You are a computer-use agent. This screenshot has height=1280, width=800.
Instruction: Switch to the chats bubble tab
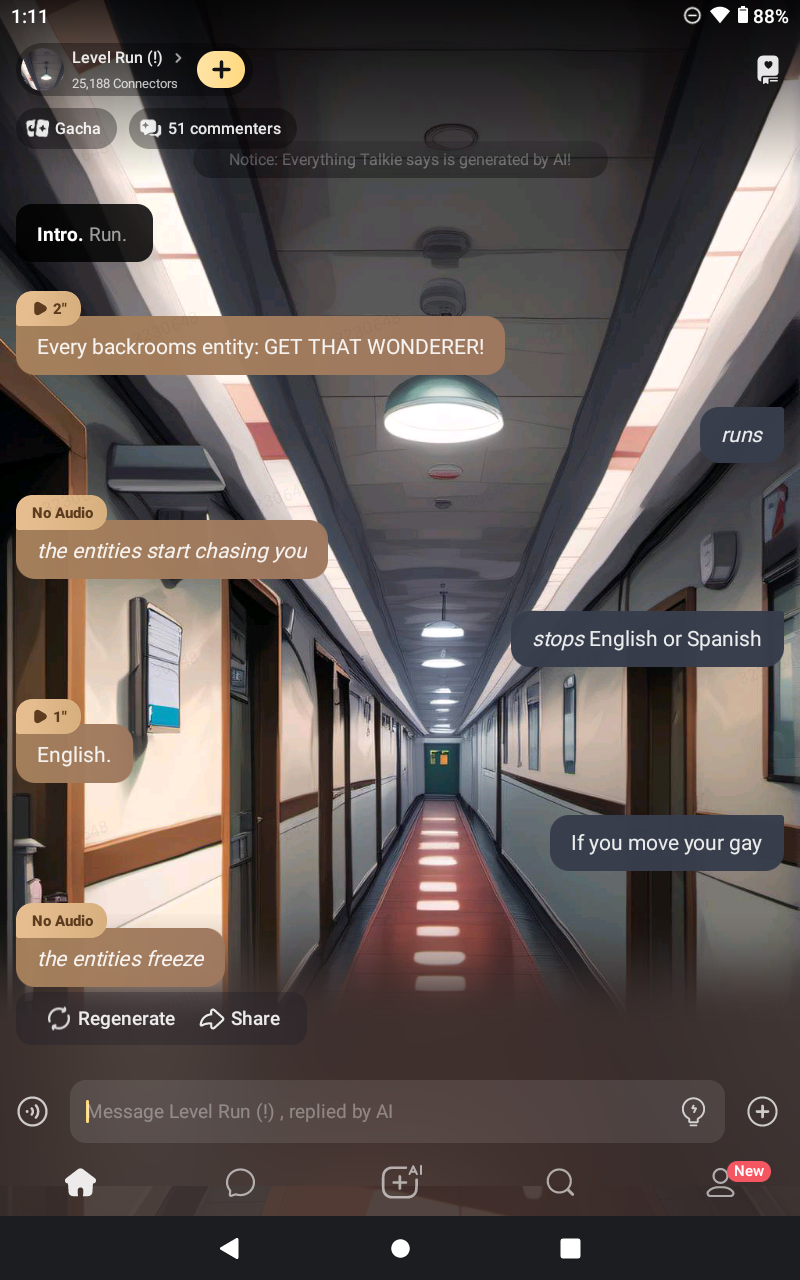(240, 1183)
